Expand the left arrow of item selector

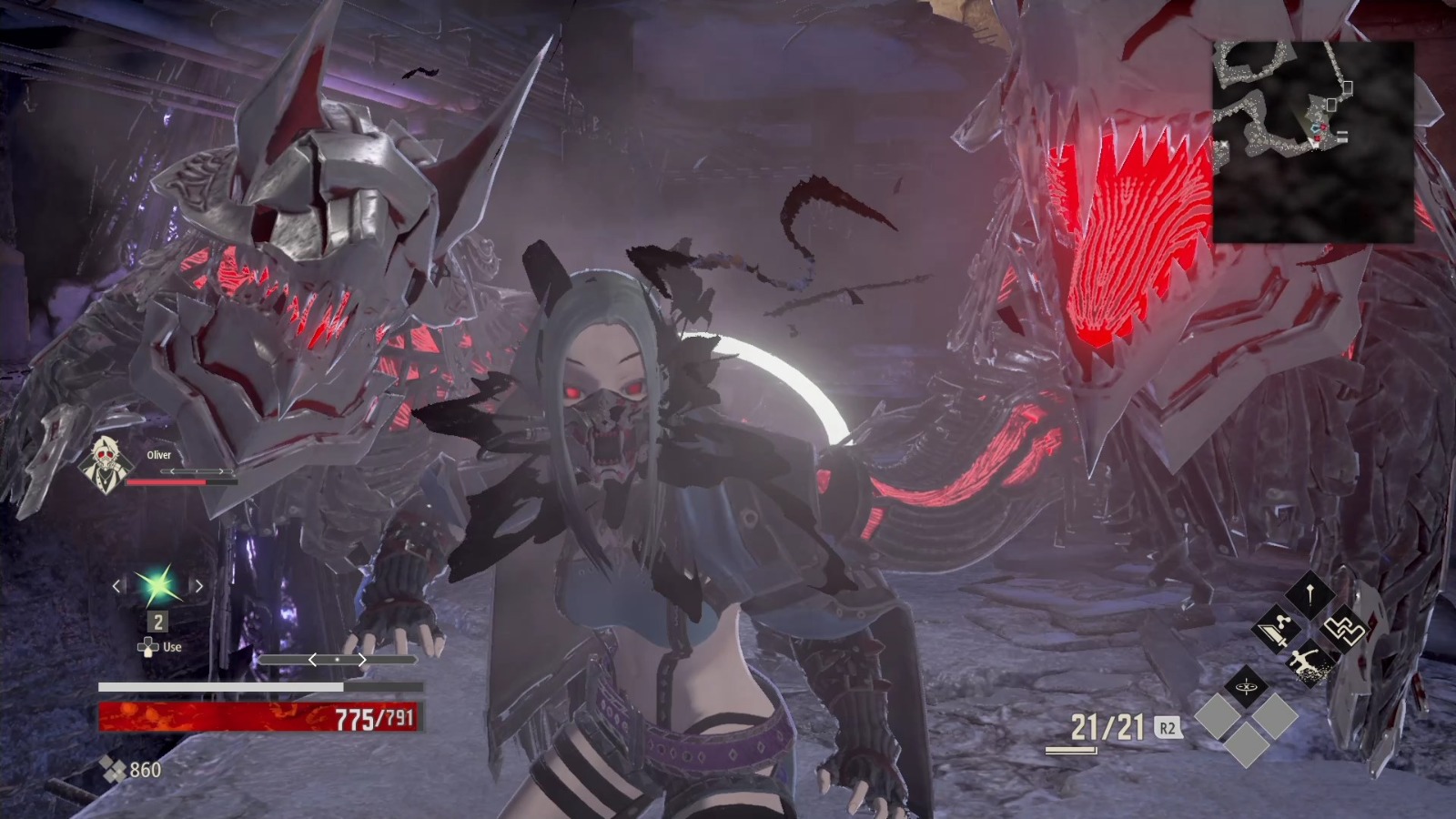[115, 587]
